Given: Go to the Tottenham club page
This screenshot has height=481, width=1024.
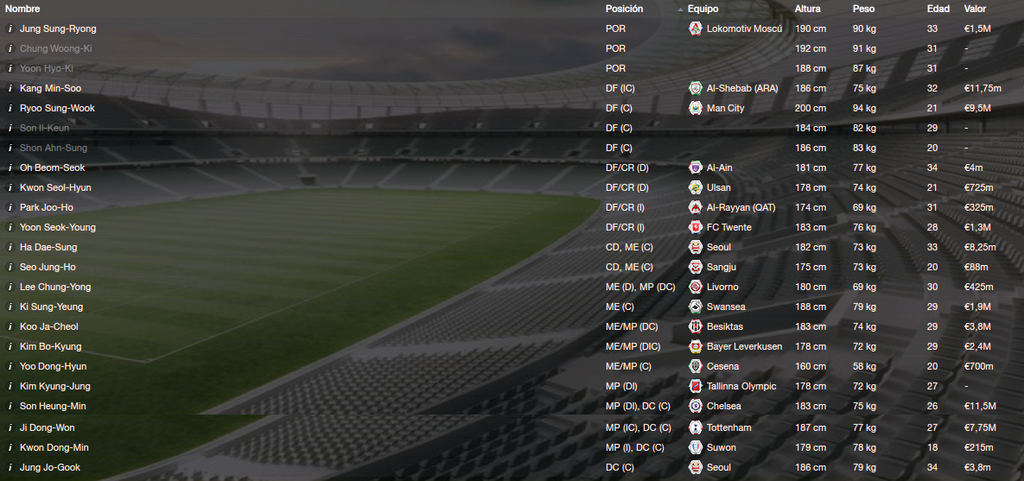Looking at the screenshot, I should [x=730, y=427].
